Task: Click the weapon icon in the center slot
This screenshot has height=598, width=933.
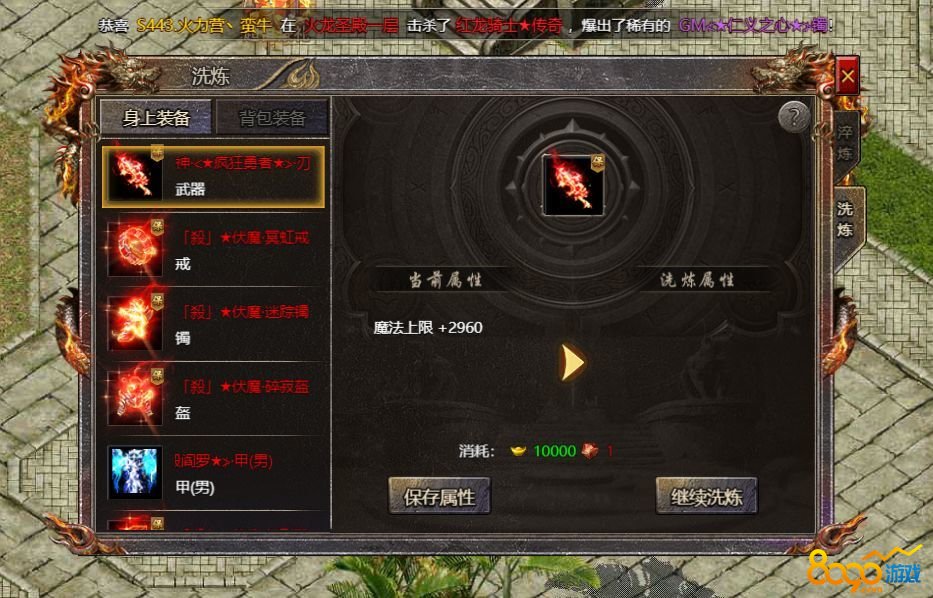Action: tap(573, 183)
